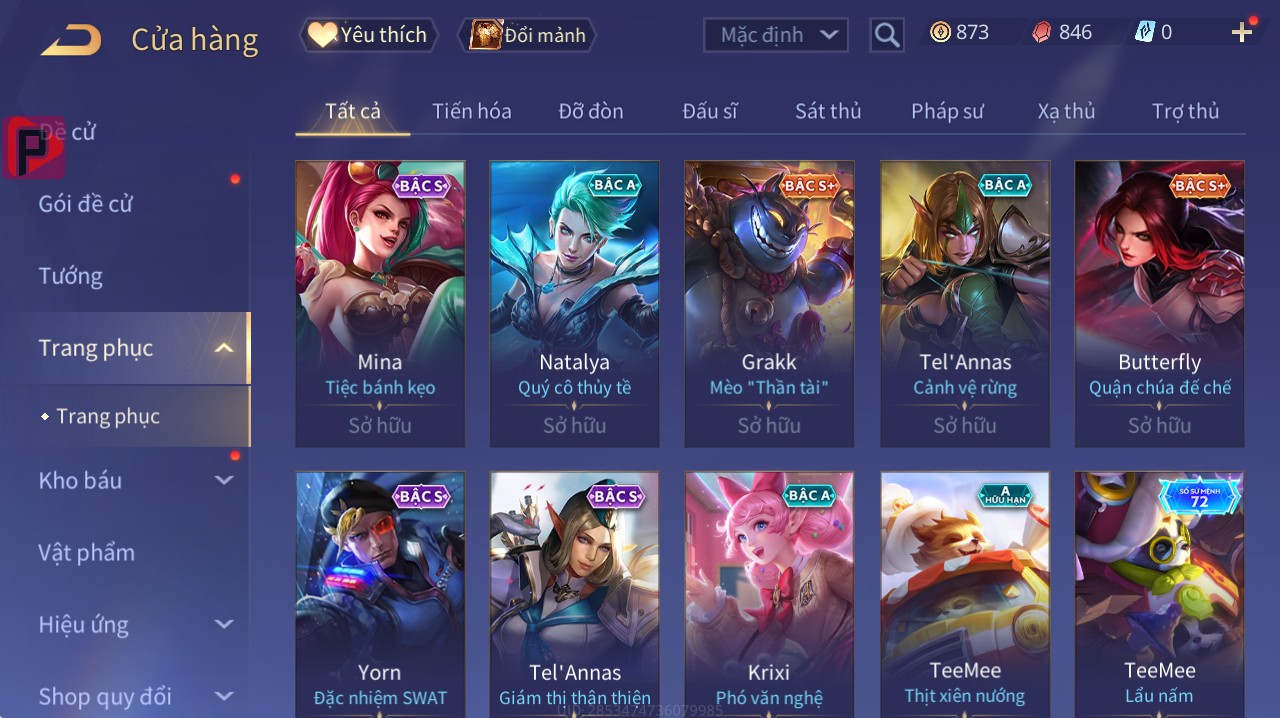Open the Yêu thích favorites list
This screenshot has height=718, width=1280.
point(368,35)
